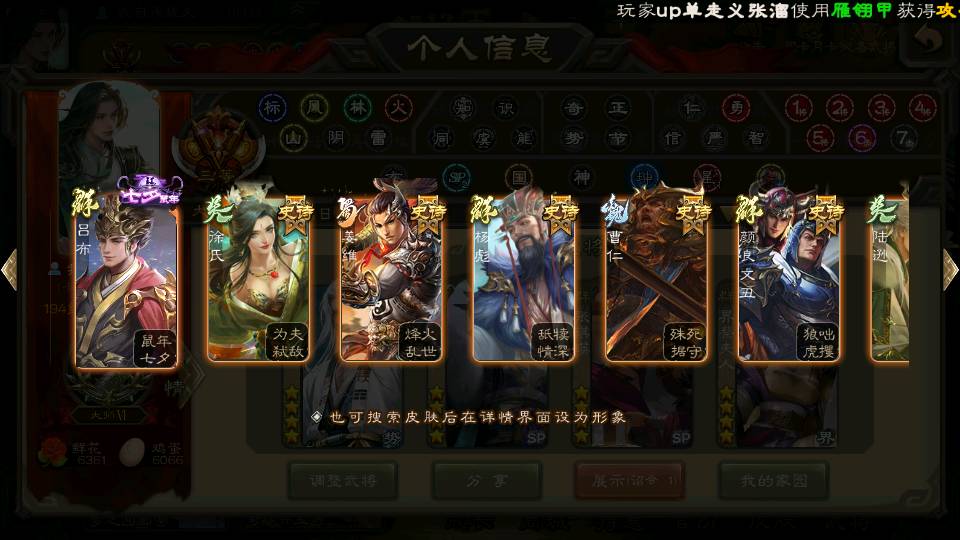Pick the 姜维 烽火乱世 skin card
960x540 pixels.
(x=392, y=280)
